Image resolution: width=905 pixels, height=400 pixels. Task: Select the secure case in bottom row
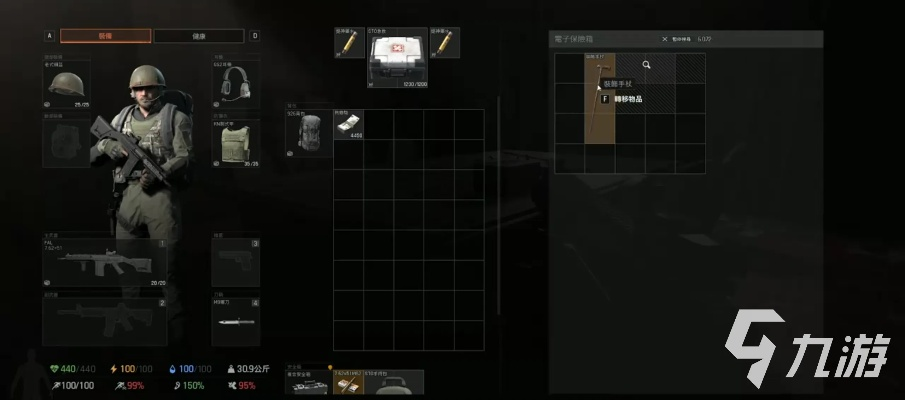[x=308, y=384]
